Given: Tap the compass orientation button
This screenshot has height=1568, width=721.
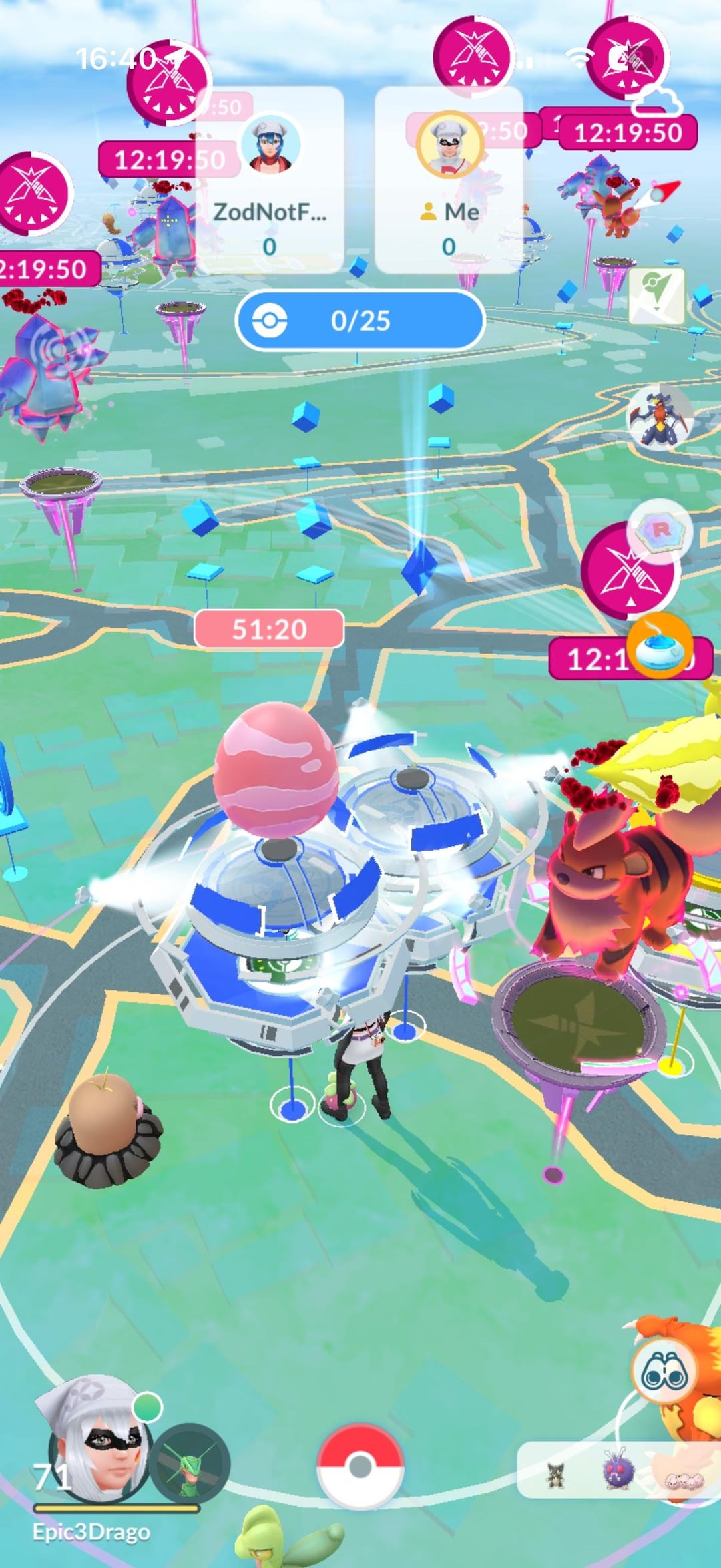Looking at the screenshot, I should [656, 296].
